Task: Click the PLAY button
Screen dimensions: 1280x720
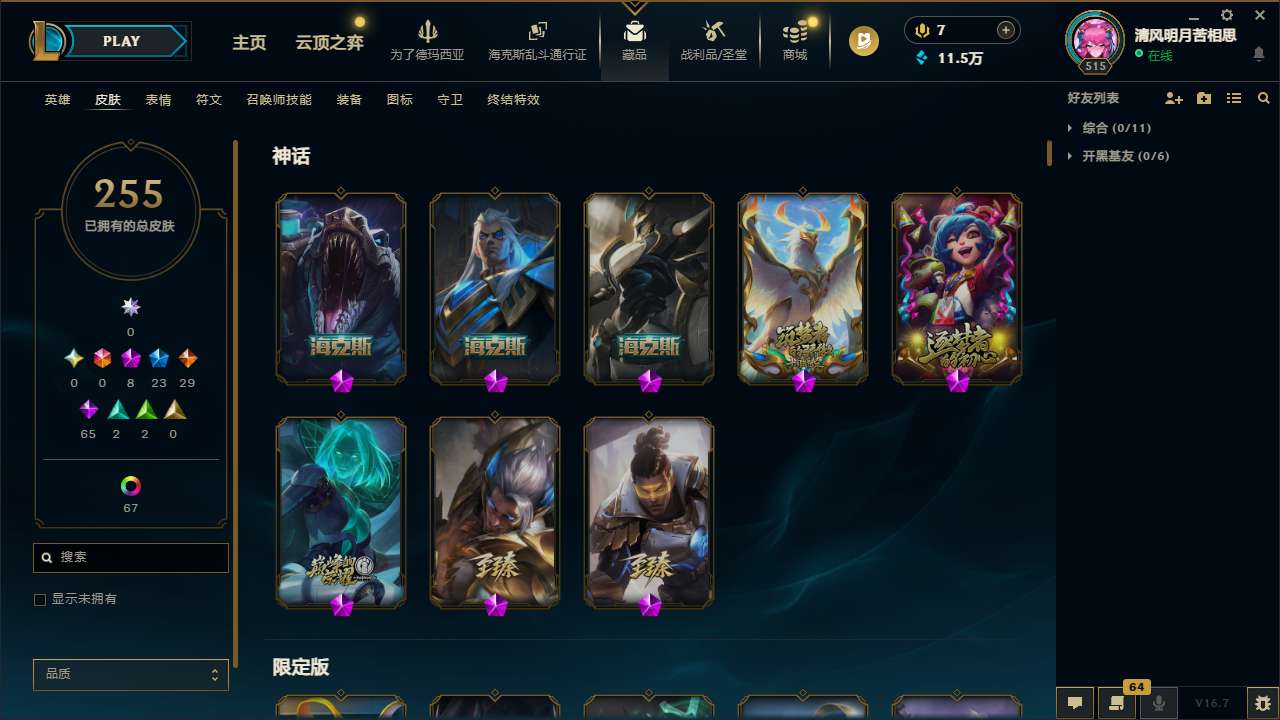Action: coord(120,41)
